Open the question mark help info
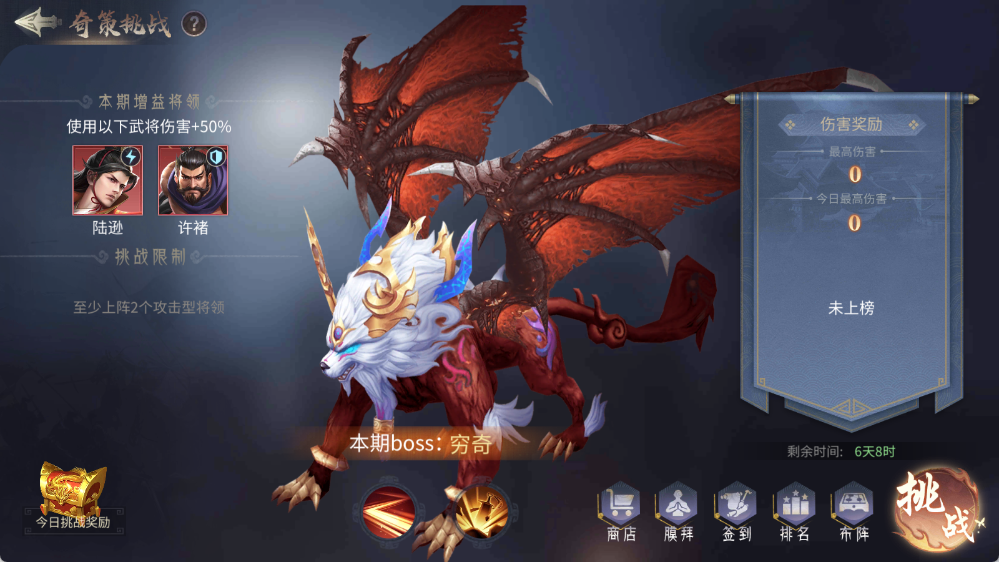Image resolution: width=999 pixels, height=562 pixels. point(194,23)
